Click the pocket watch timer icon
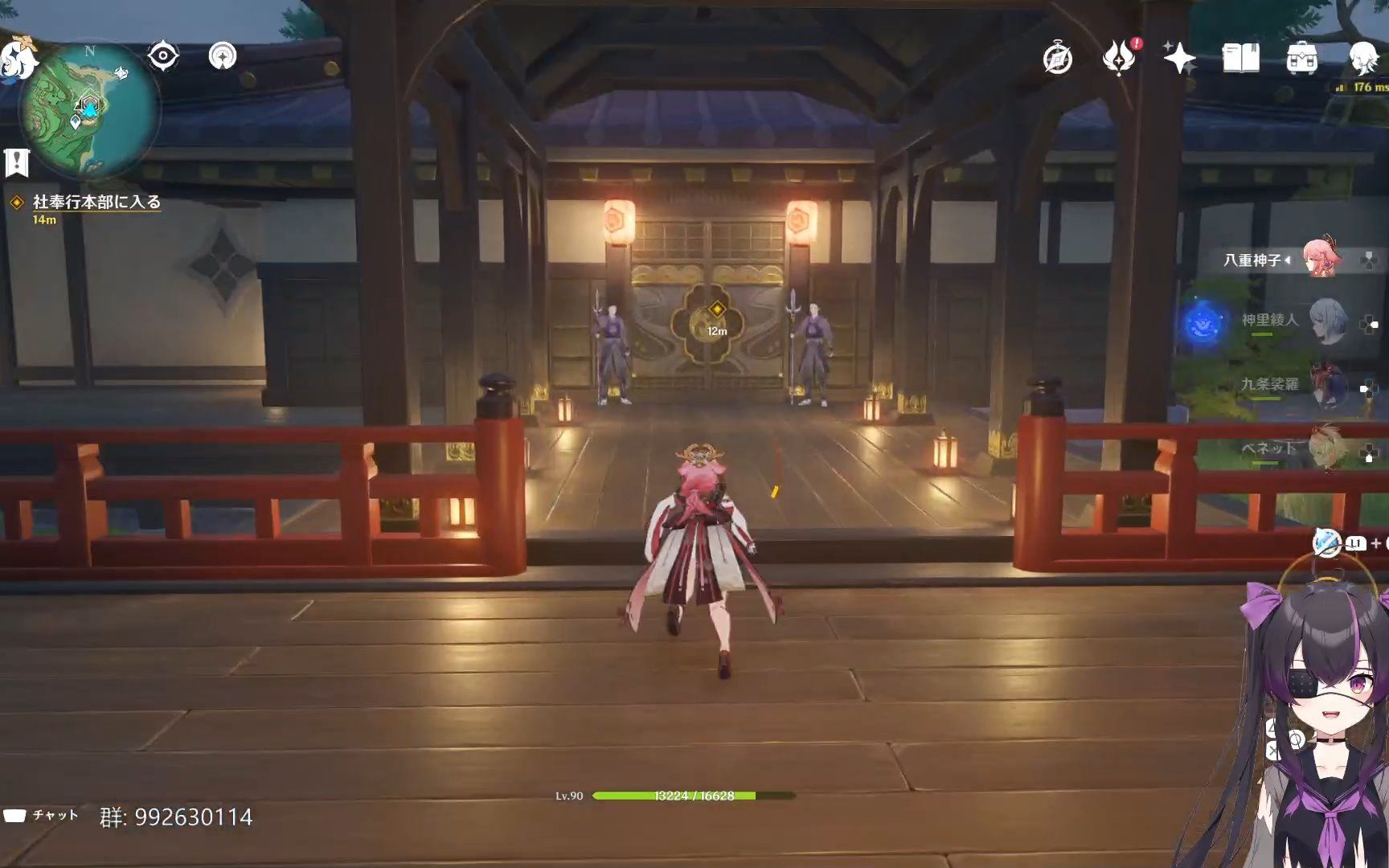This screenshot has width=1389, height=868. tap(1055, 58)
